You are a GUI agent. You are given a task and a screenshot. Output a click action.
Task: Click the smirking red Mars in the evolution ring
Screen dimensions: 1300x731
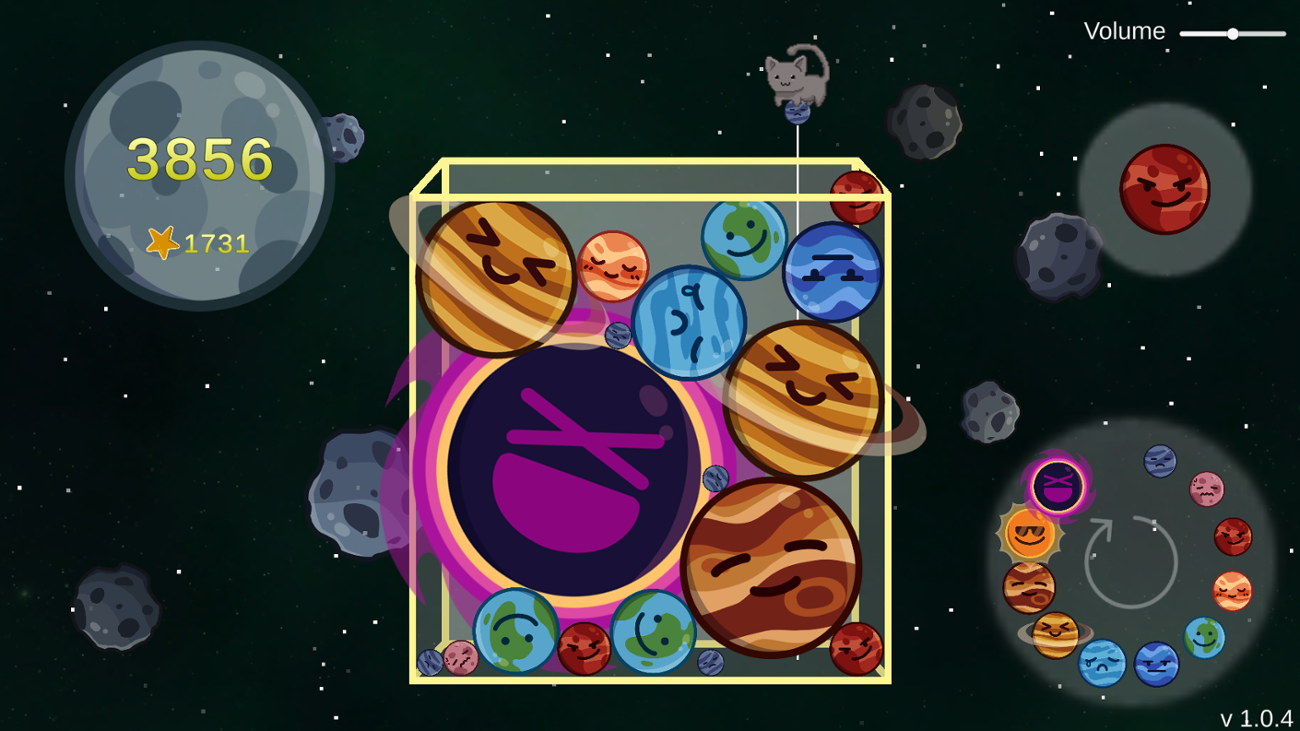(1231, 535)
